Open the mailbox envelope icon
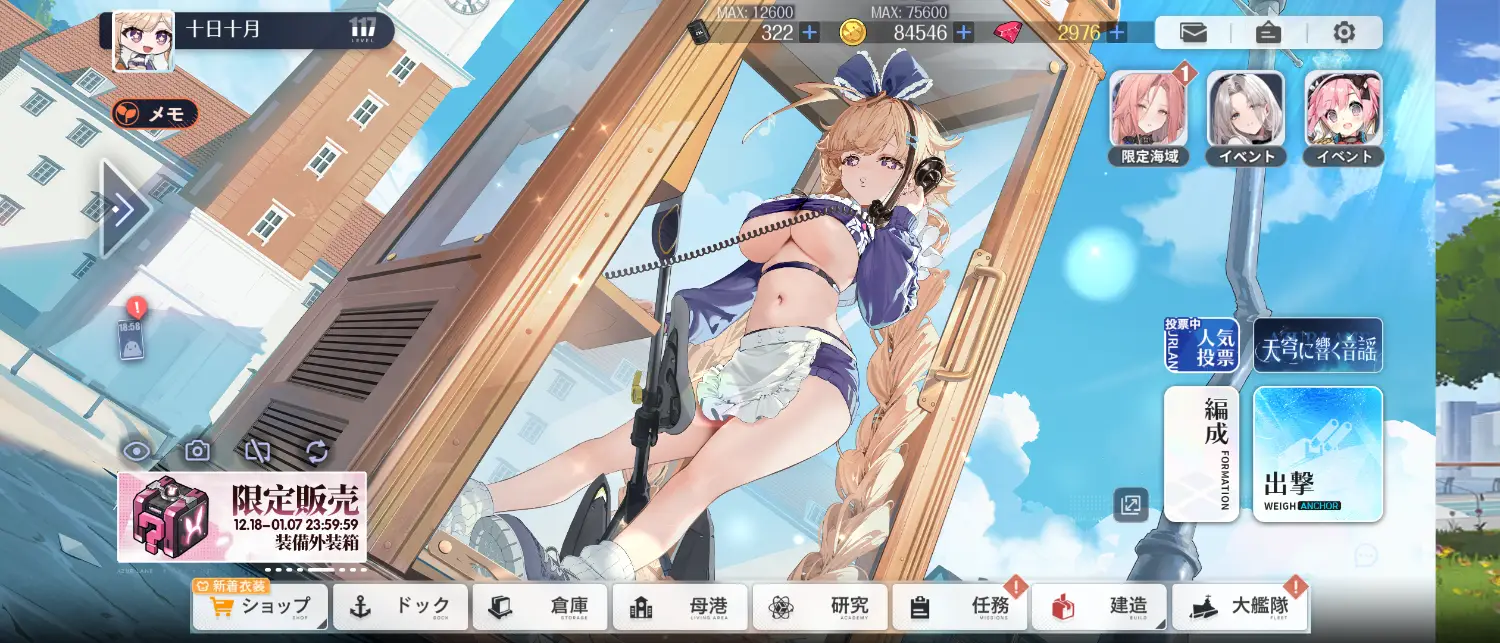This screenshot has width=1500, height=643. [1193, 33]
